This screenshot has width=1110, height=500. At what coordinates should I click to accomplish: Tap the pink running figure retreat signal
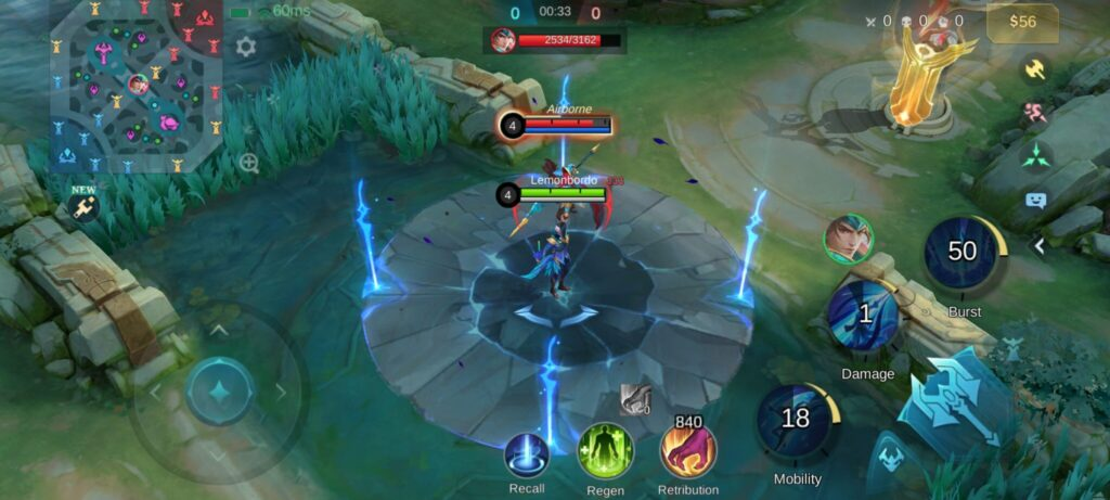1035,112
